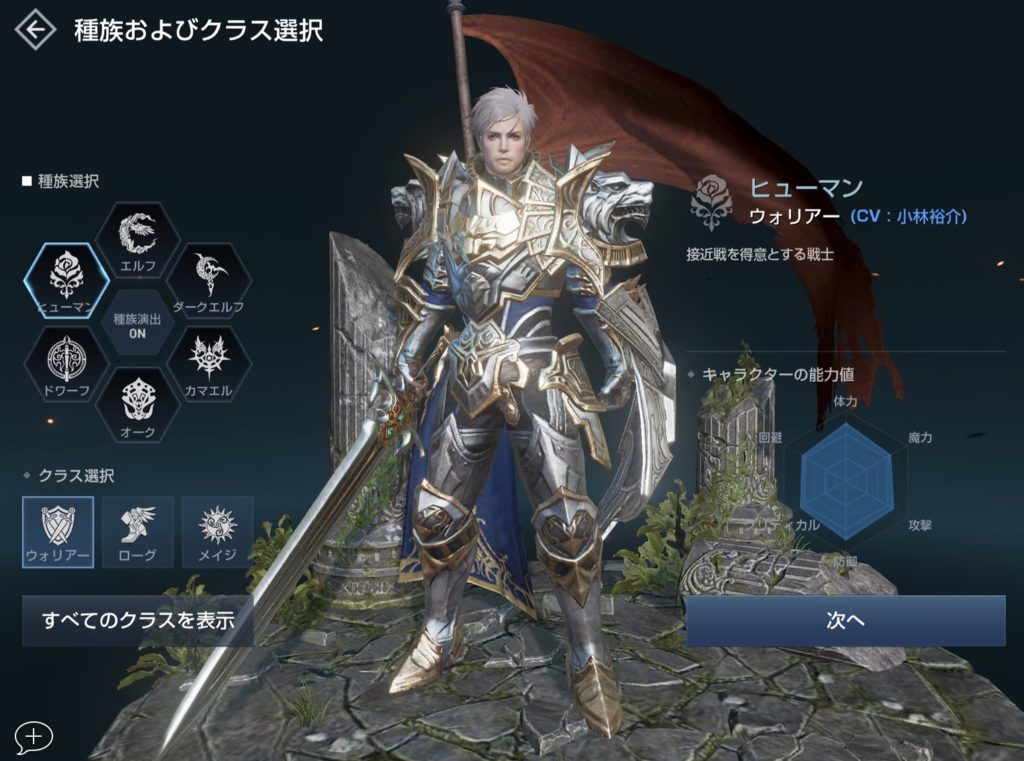The width and height of the screenshot is (1024, 761).
Task: Select the ヒューマン (Human) race
Action: (x=66, y=279)
